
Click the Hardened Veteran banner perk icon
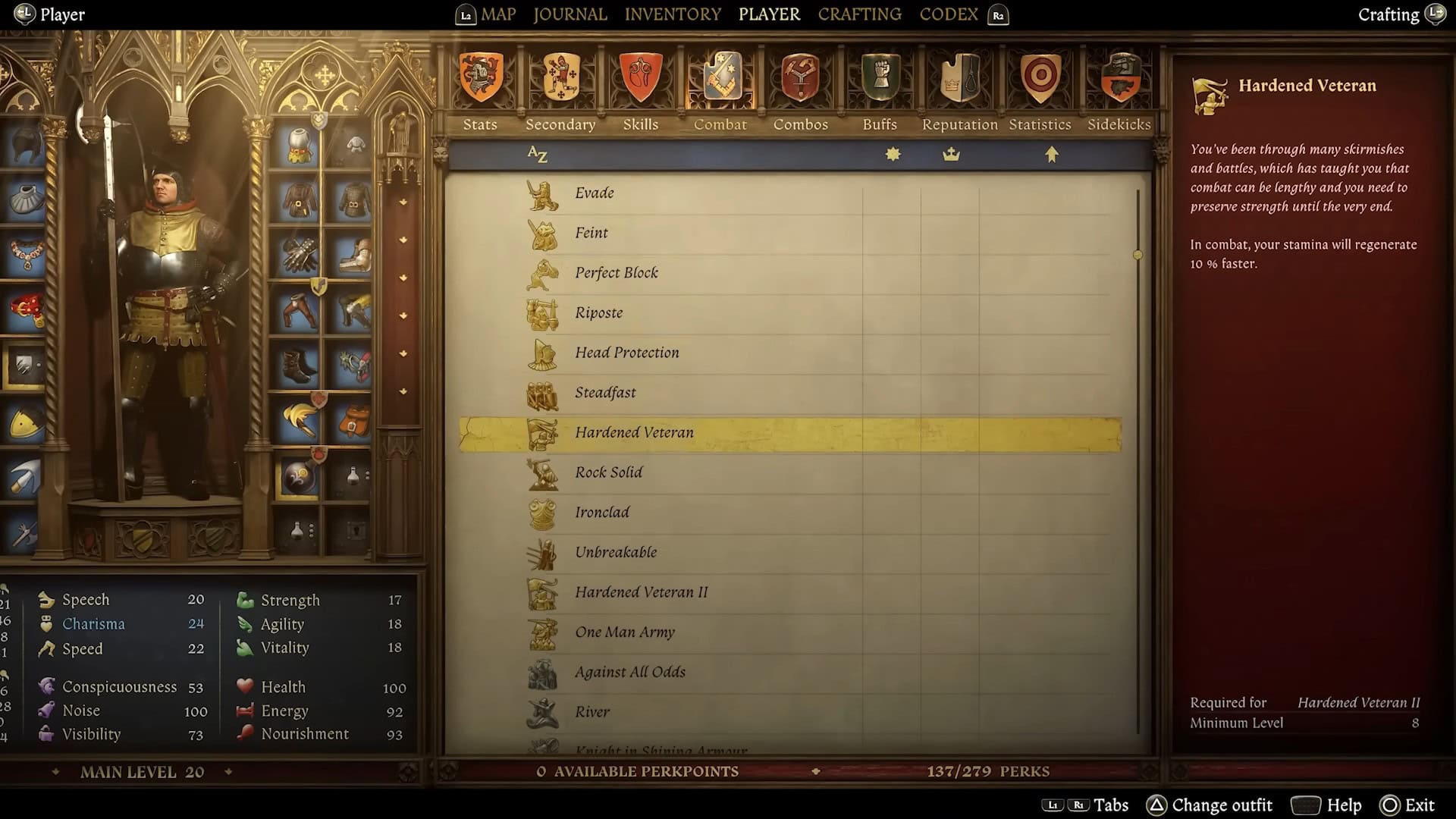click(543, 432)
